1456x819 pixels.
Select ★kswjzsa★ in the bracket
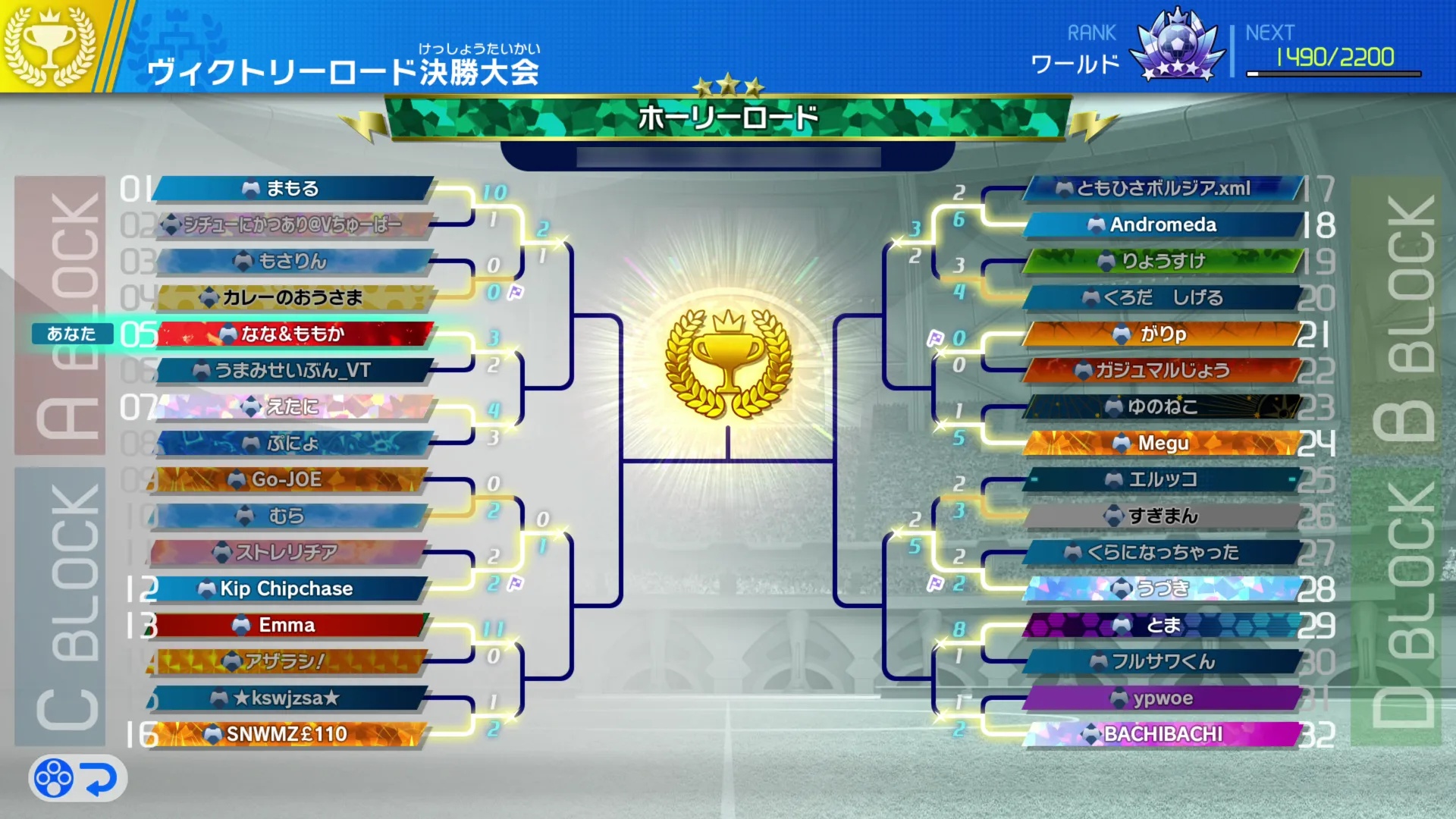pos(287,698)
